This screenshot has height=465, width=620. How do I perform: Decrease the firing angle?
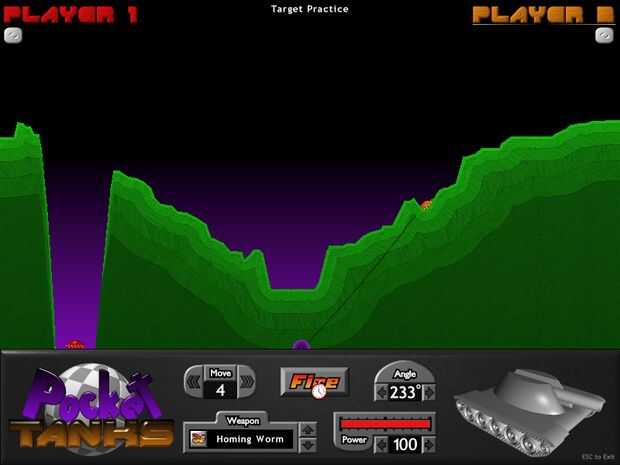(383, 392)
